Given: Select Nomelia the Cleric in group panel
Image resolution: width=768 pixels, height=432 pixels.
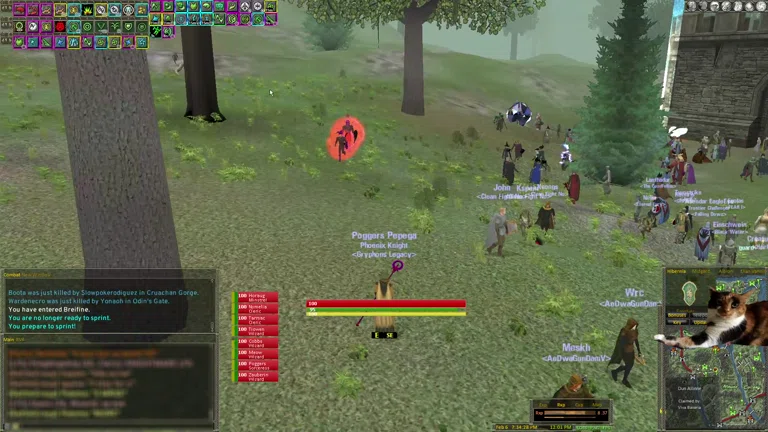Looking at the screenshot, I should click(257, 308).
